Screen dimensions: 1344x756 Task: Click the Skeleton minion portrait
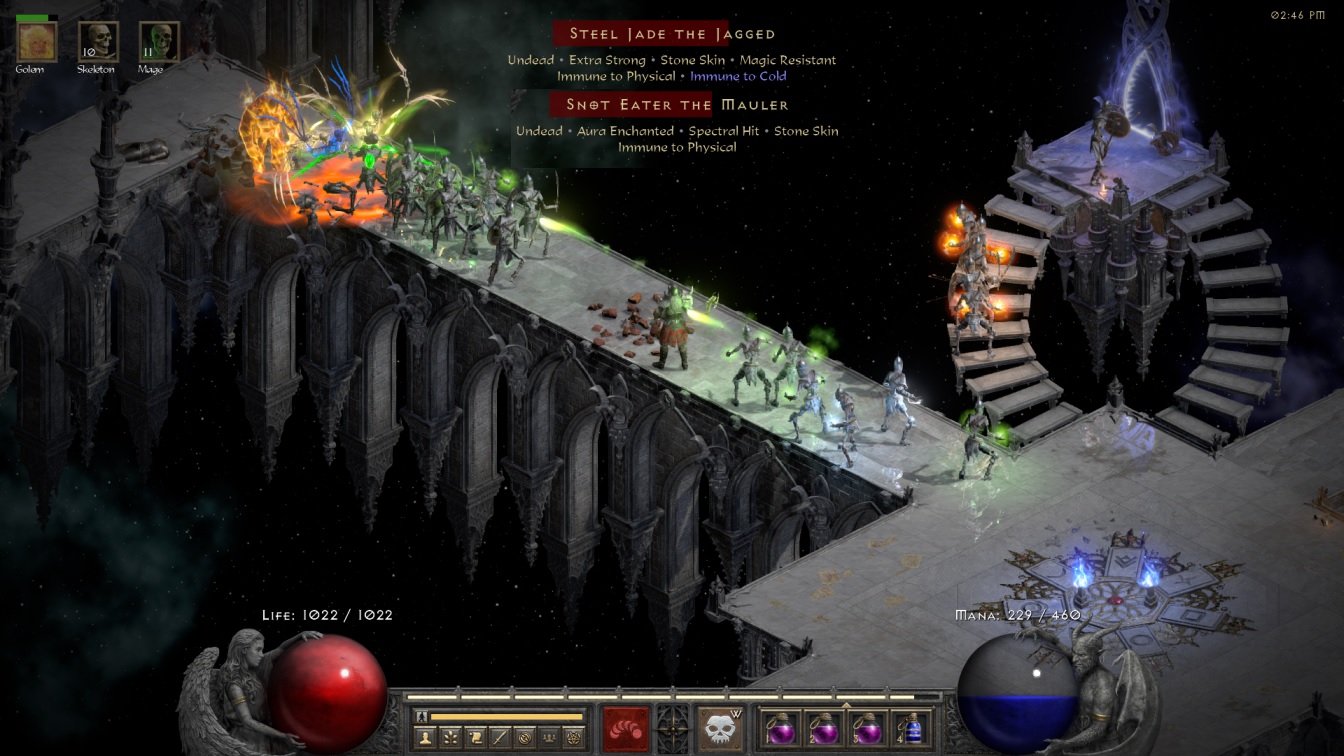point(98,42)
